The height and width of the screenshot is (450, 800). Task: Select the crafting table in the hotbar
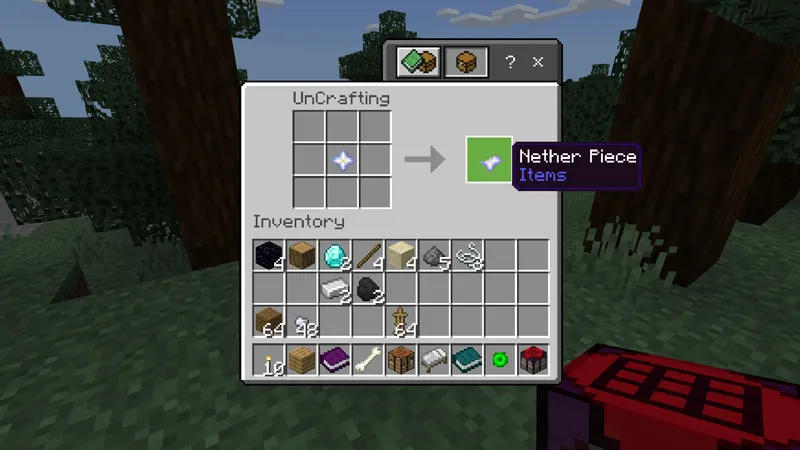tap(401, 360)
